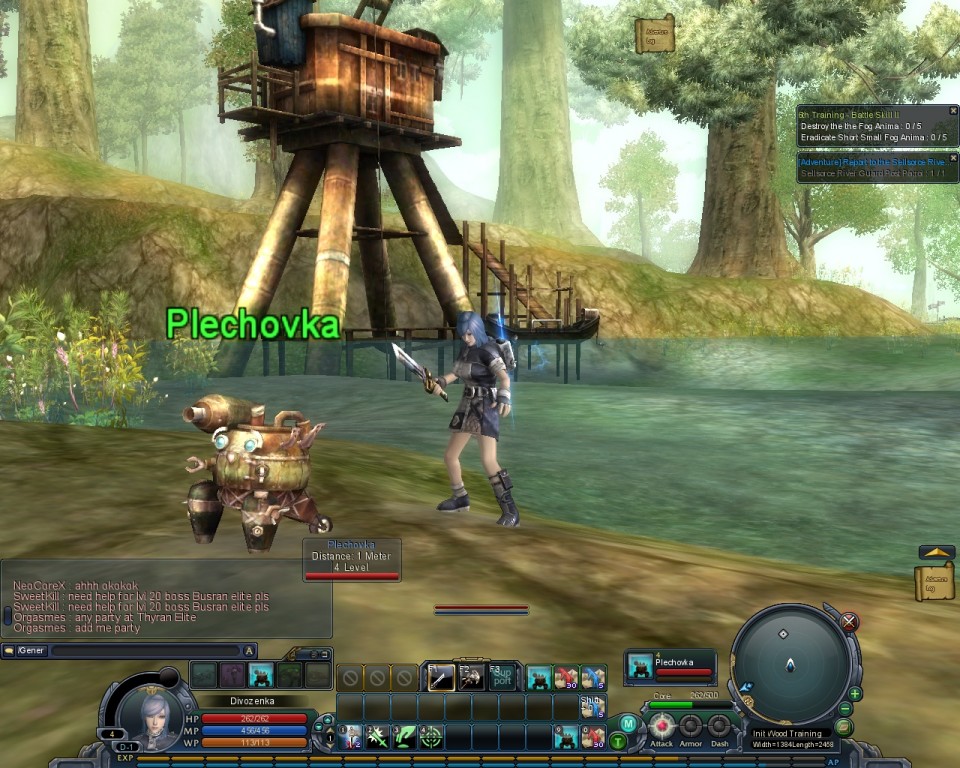
Task: Select the F2 axe weapon slot
Action: pos(471,677)
